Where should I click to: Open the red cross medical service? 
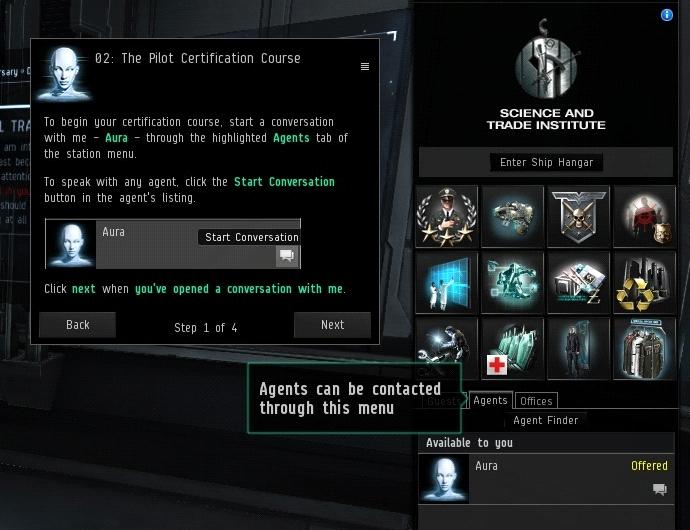click(x=512, y=349)
